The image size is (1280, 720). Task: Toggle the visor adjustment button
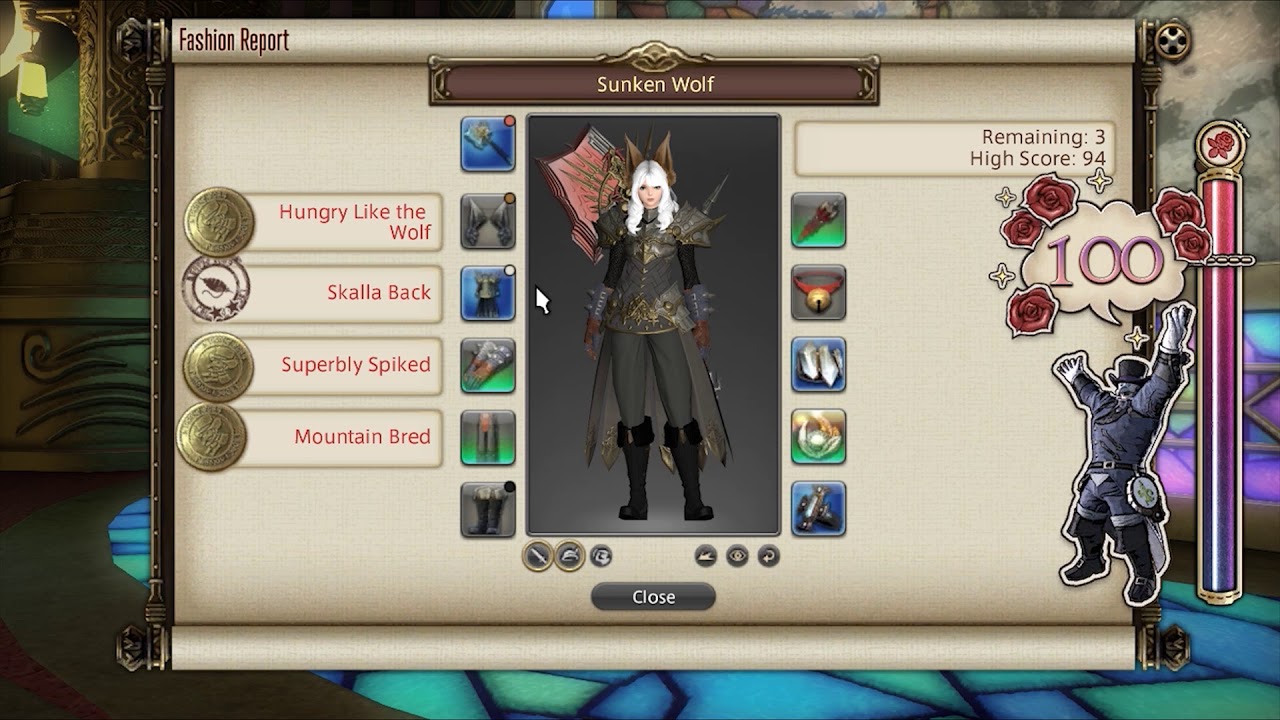(x=600, y=556)
